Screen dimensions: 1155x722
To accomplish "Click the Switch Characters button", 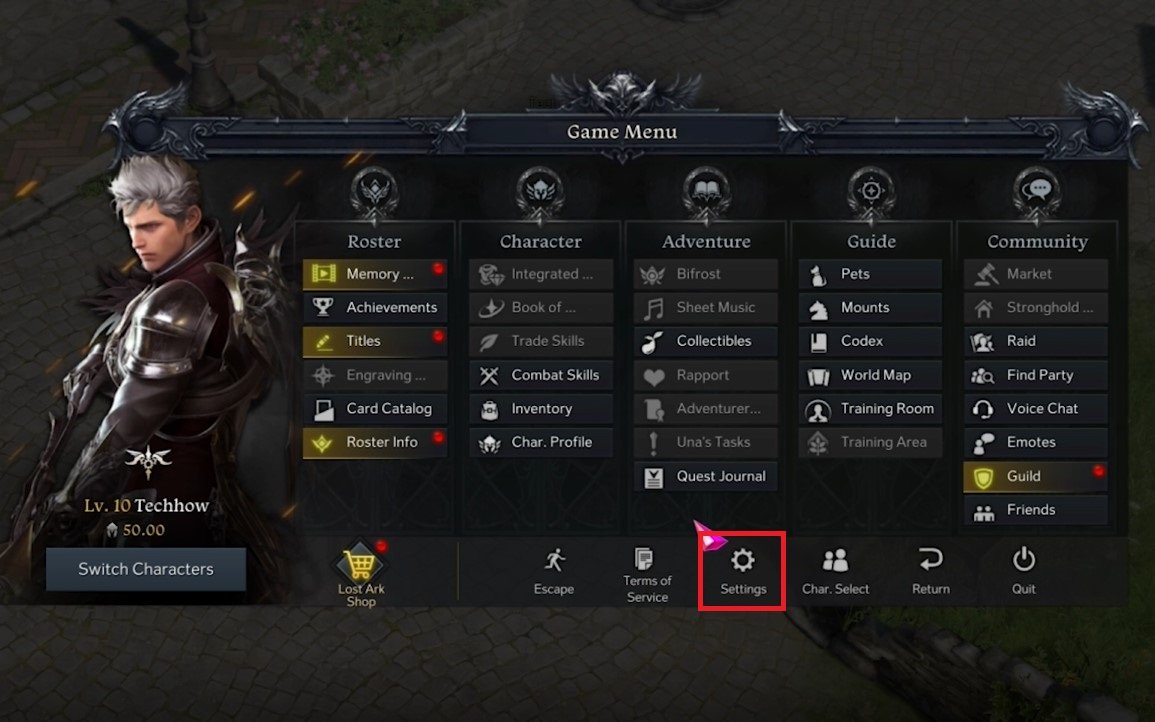I will [x=146, y=569].
